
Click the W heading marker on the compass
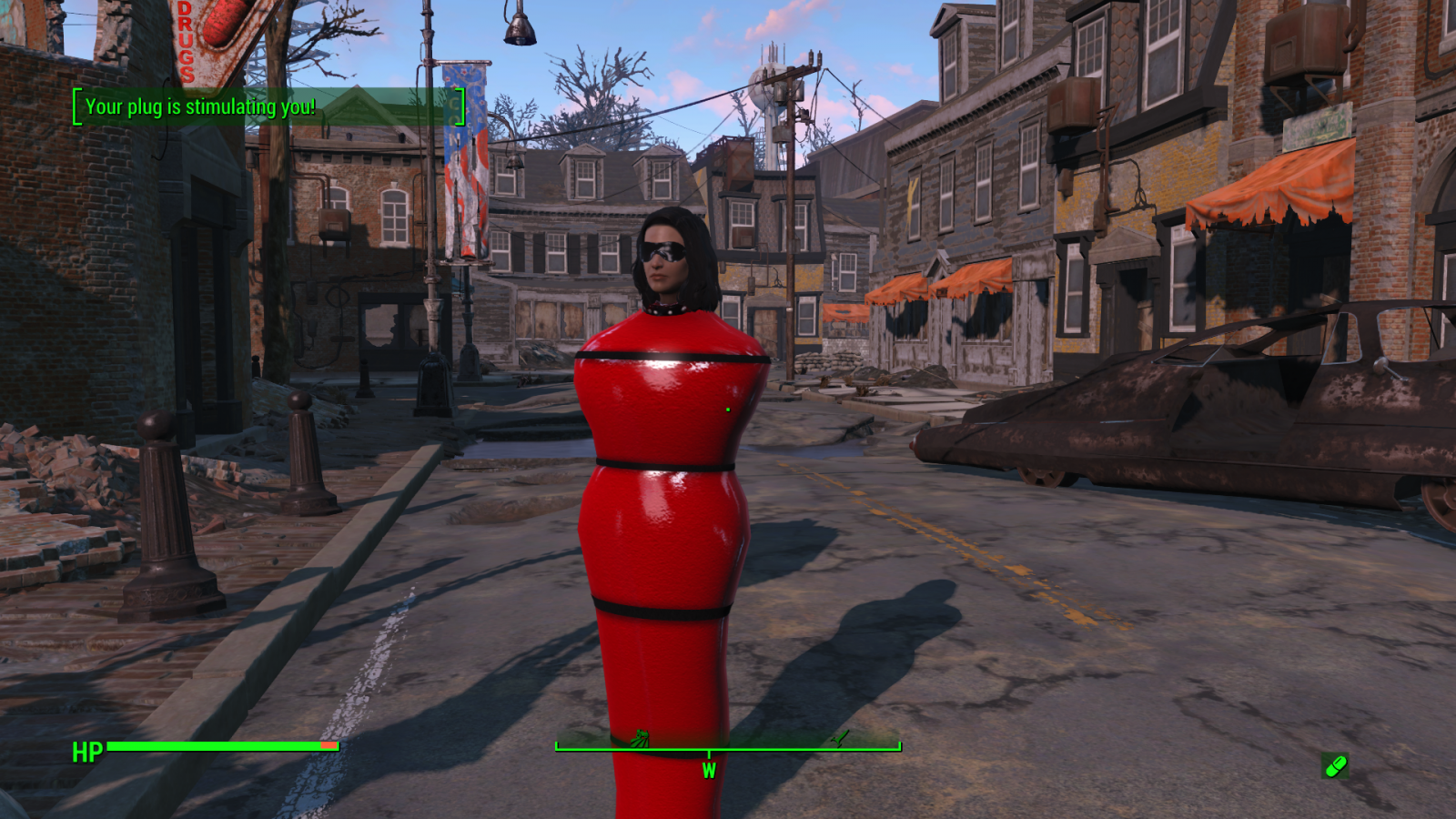pos(709,770)
